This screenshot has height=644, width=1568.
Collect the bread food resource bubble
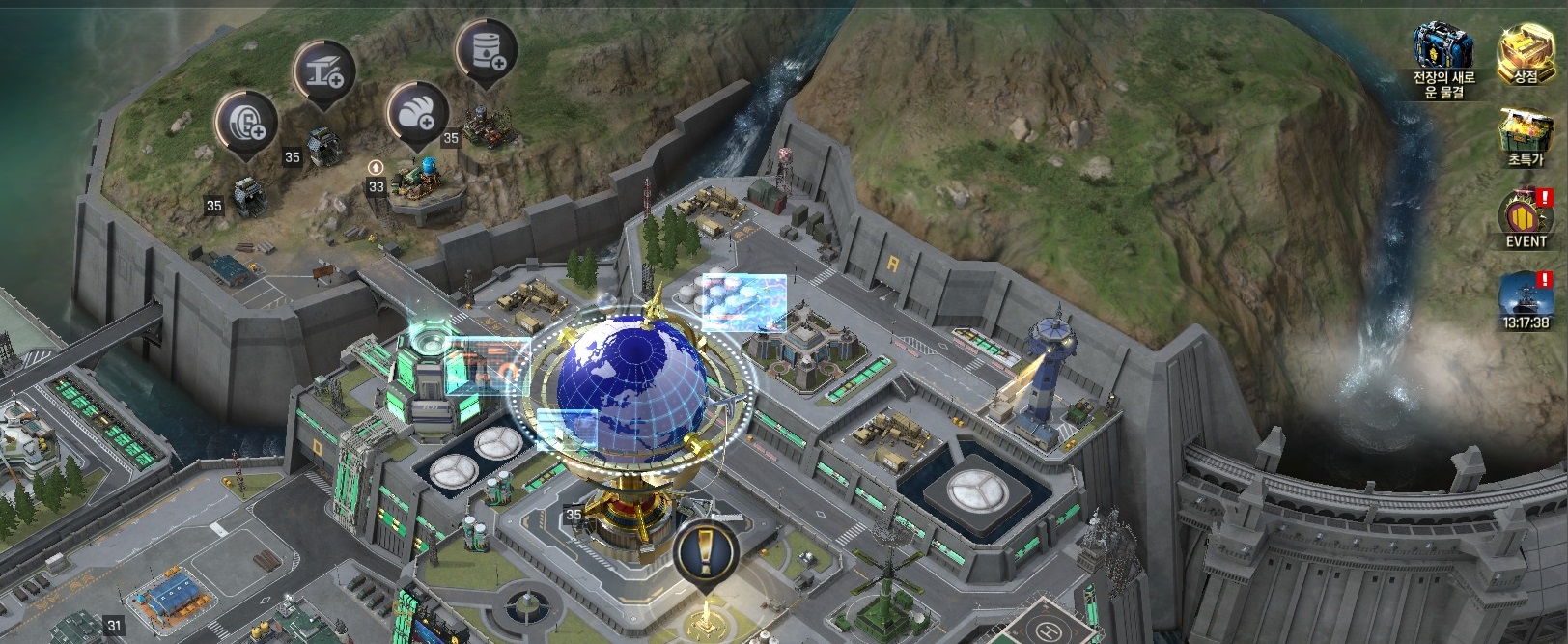[x=417, y=113]
